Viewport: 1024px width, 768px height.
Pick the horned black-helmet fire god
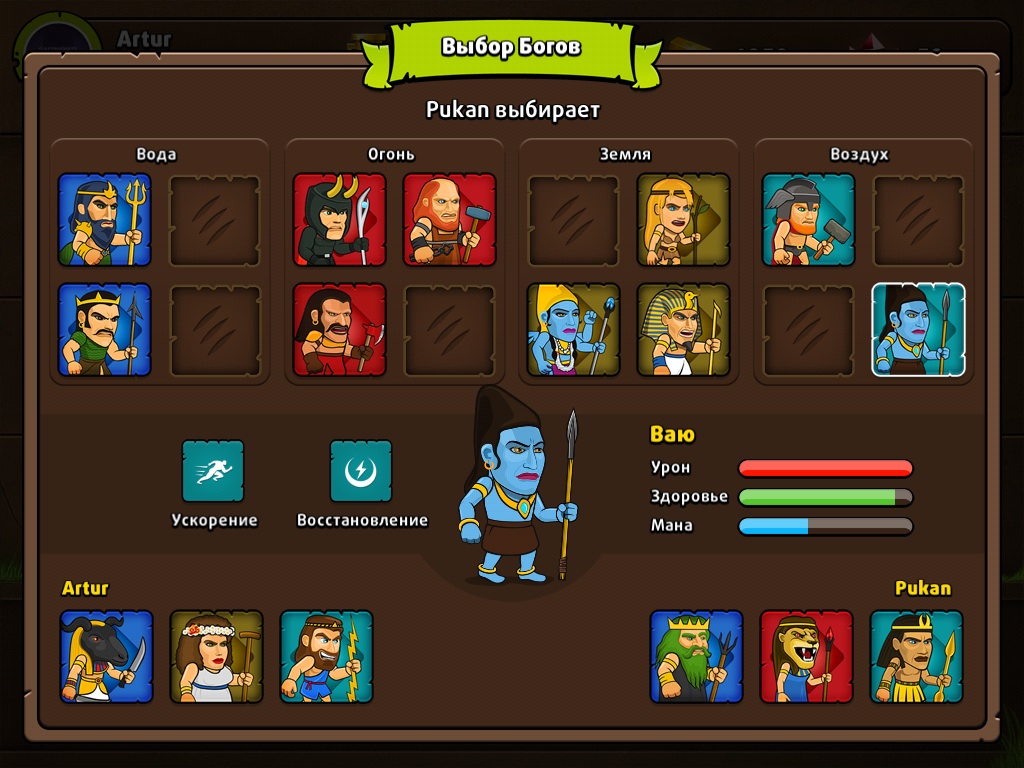pyautogui.click(x=339, y=220)
